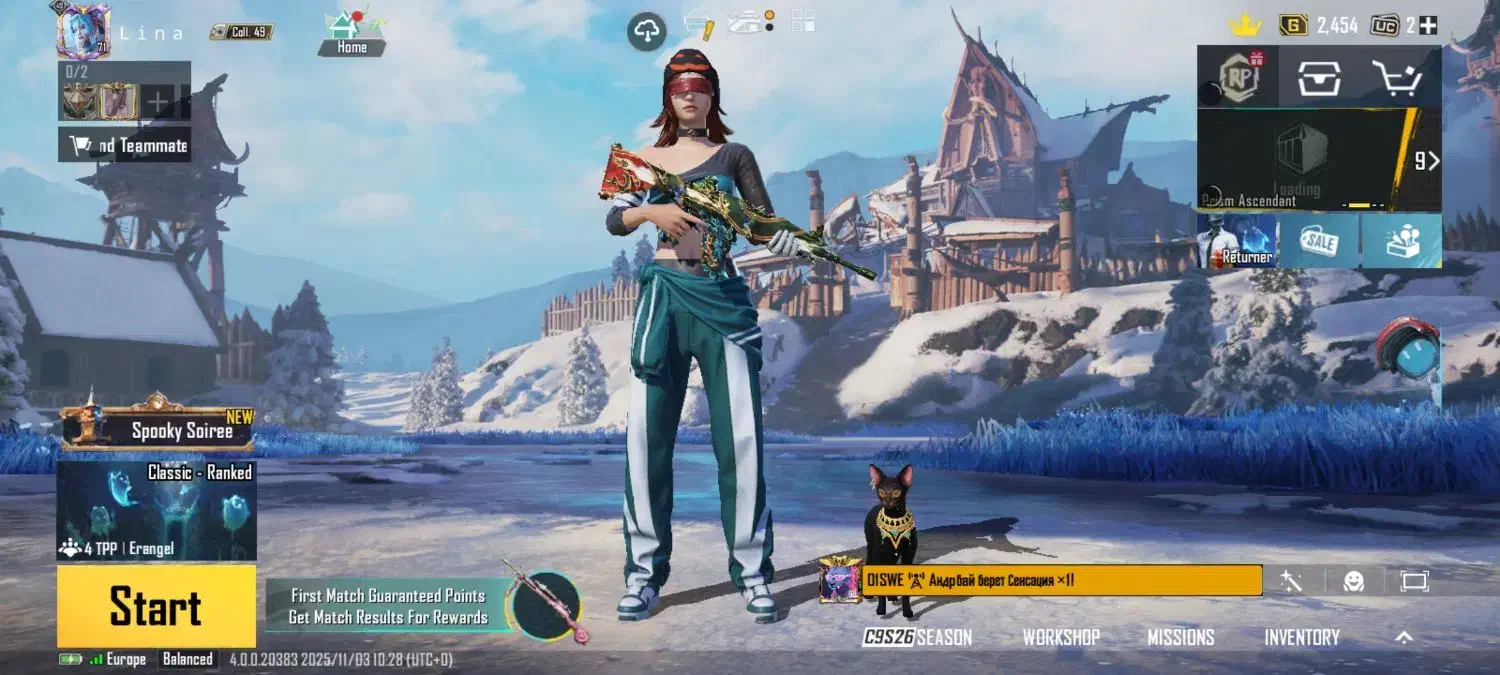The height and width of the screenshot is (675, 1500).
Task: Open the Royale Pass RP icon
Action: tap(1237, 76)
